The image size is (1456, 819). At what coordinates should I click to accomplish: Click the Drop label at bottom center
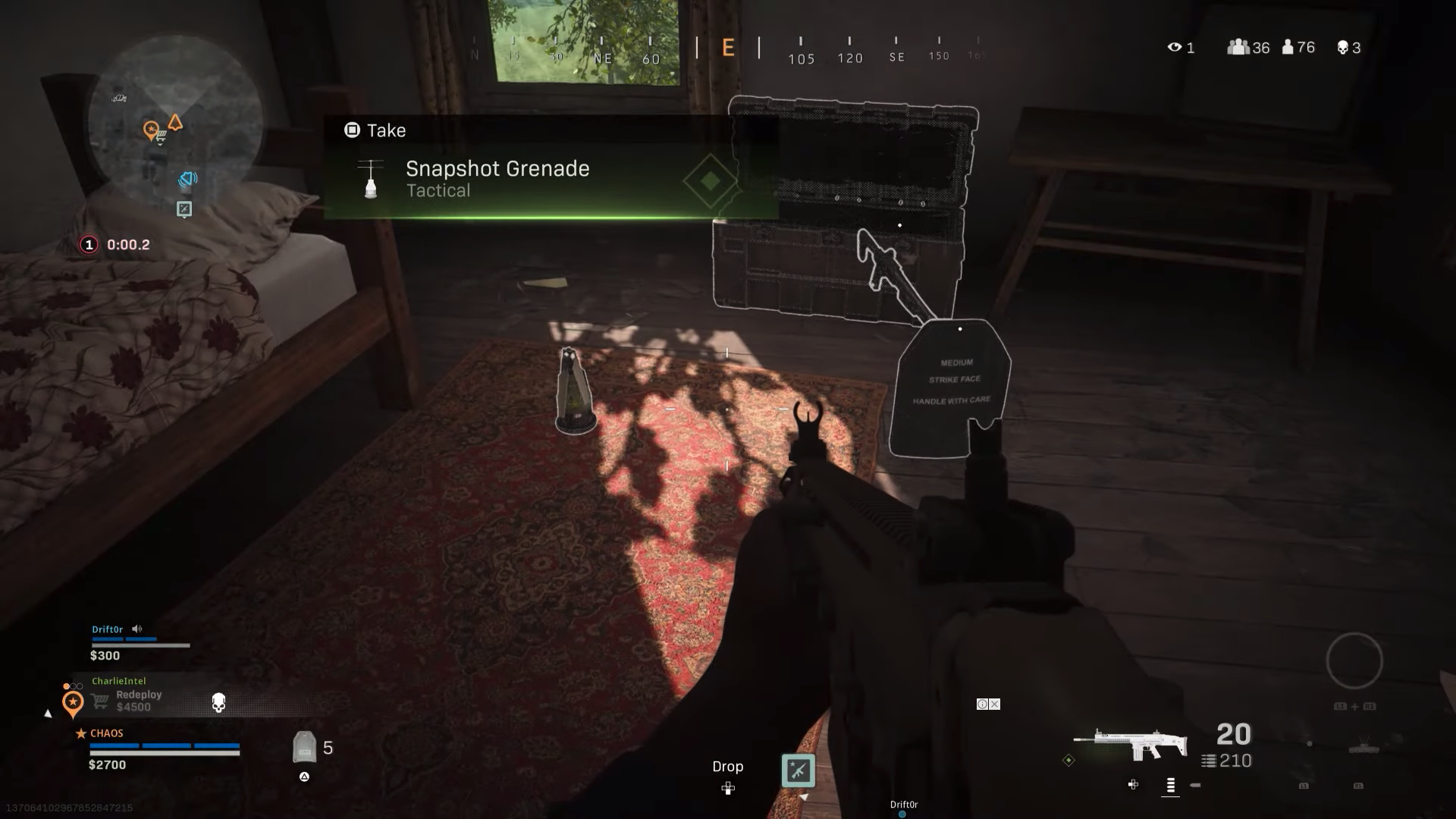[727, 766]
